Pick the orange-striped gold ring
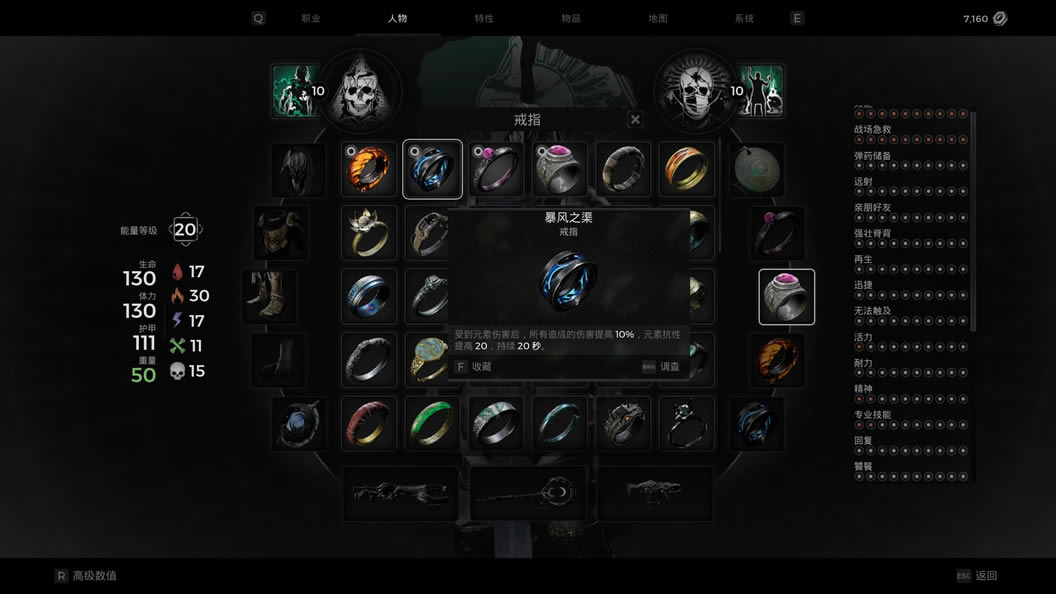 (687, 169)
